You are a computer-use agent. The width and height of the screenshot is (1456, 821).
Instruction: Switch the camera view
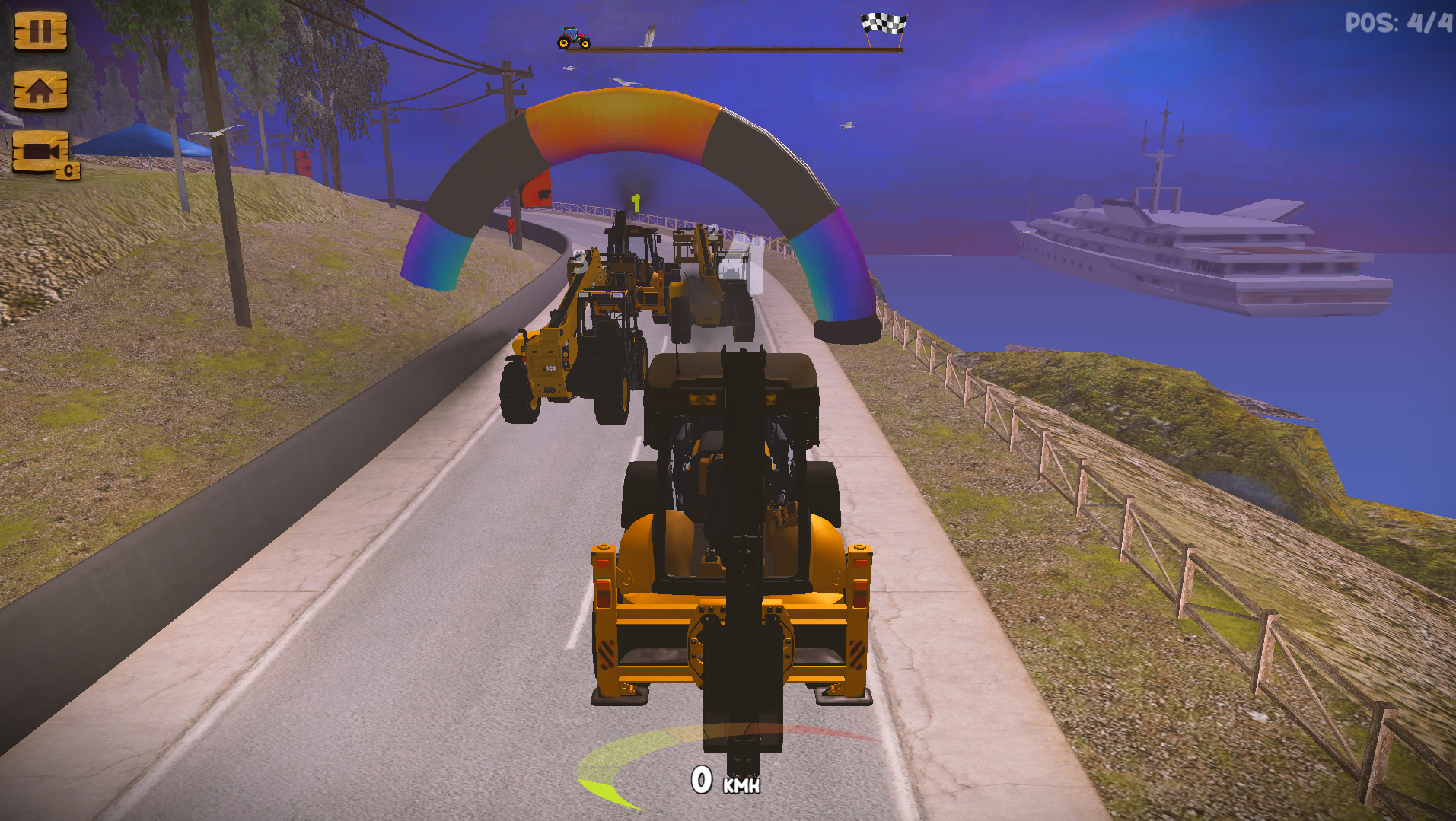41,151
